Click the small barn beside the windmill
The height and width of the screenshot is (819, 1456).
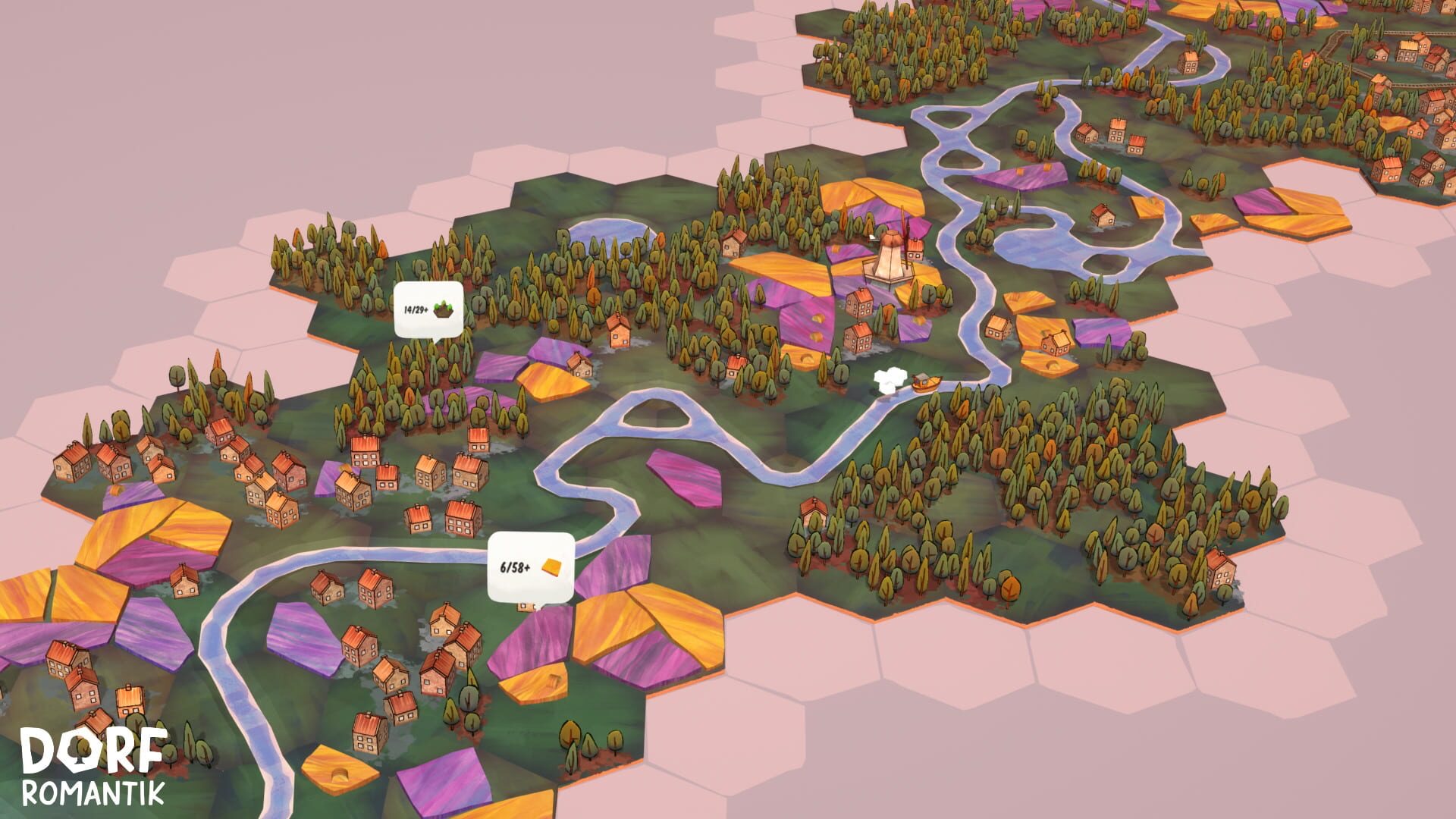[x=915, y=248]
